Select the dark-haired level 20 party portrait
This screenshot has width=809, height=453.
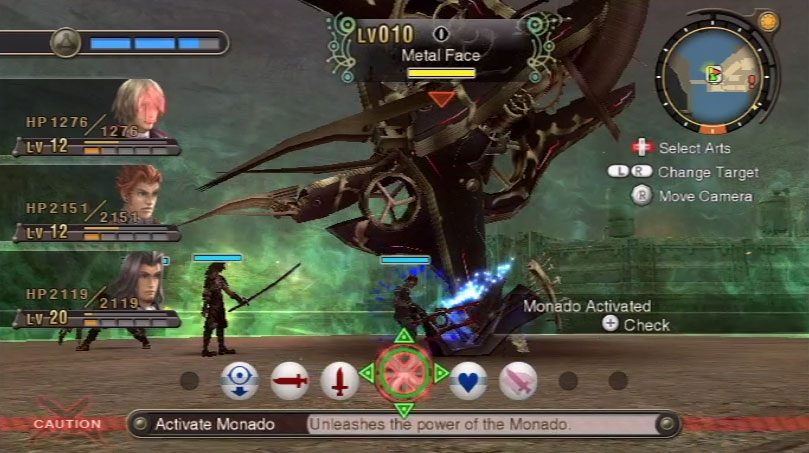pos(138,278)
